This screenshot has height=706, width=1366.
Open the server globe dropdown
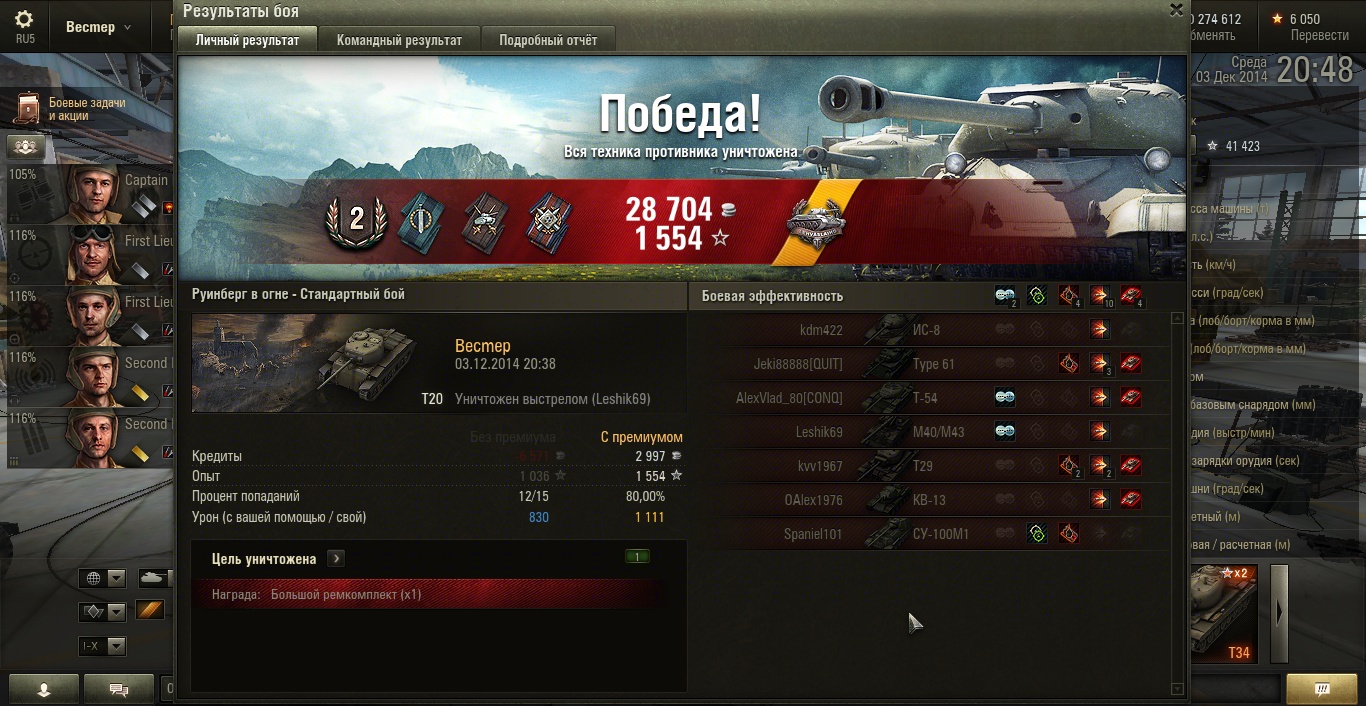[104, 578]
